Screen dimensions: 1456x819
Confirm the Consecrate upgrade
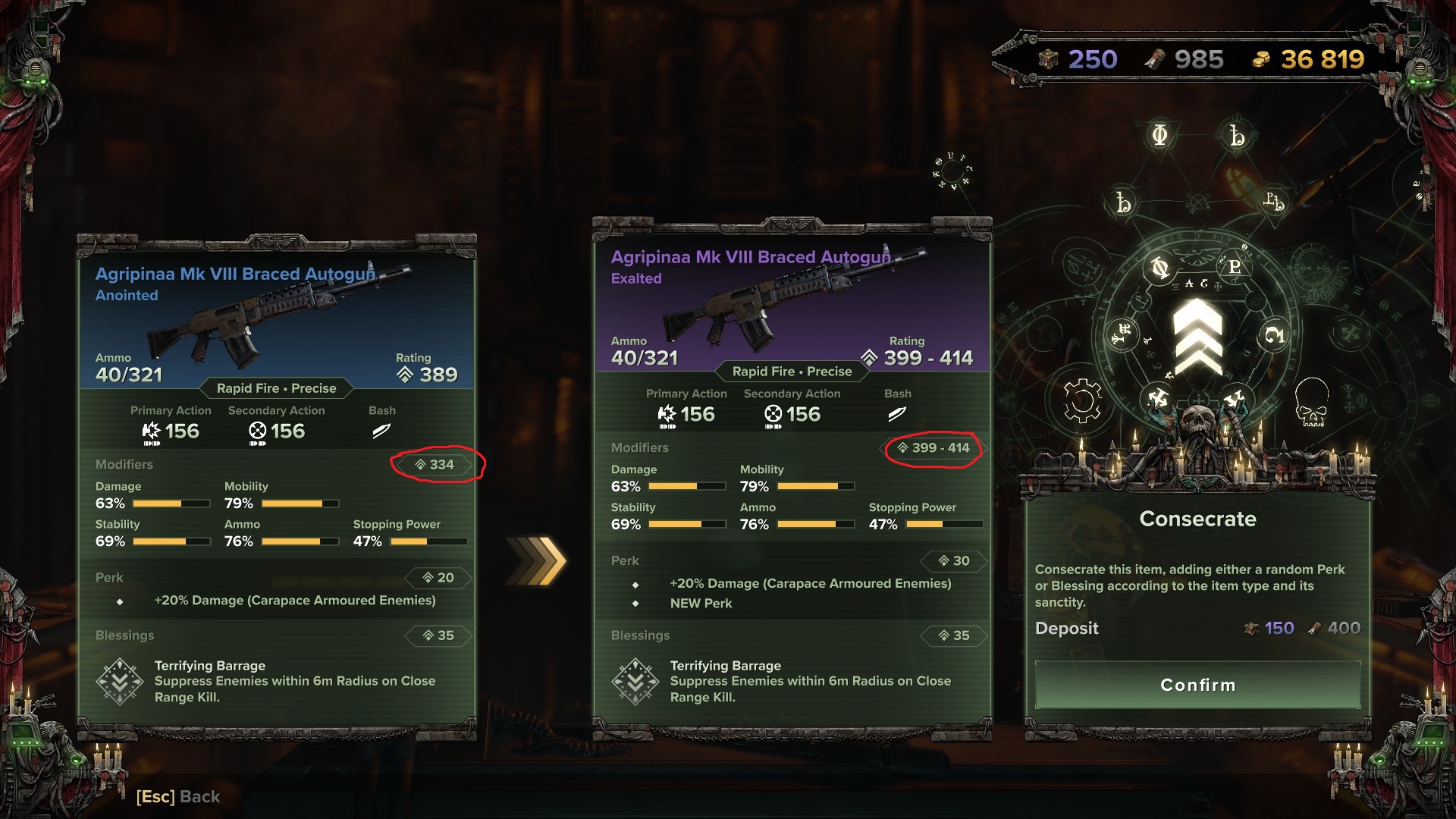[1197, 685]
